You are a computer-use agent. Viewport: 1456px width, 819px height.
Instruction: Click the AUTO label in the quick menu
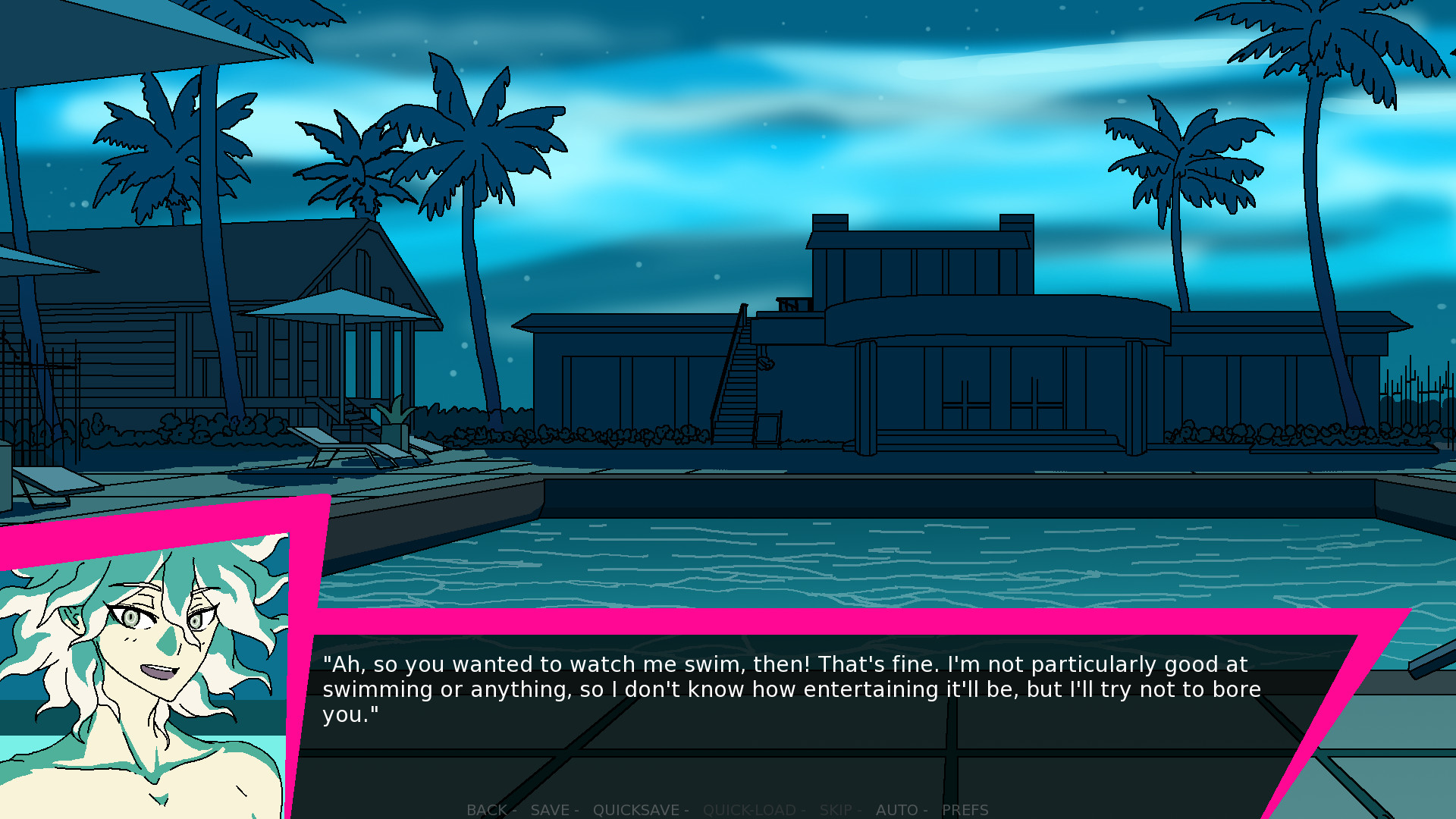click(x=897, y=810)
